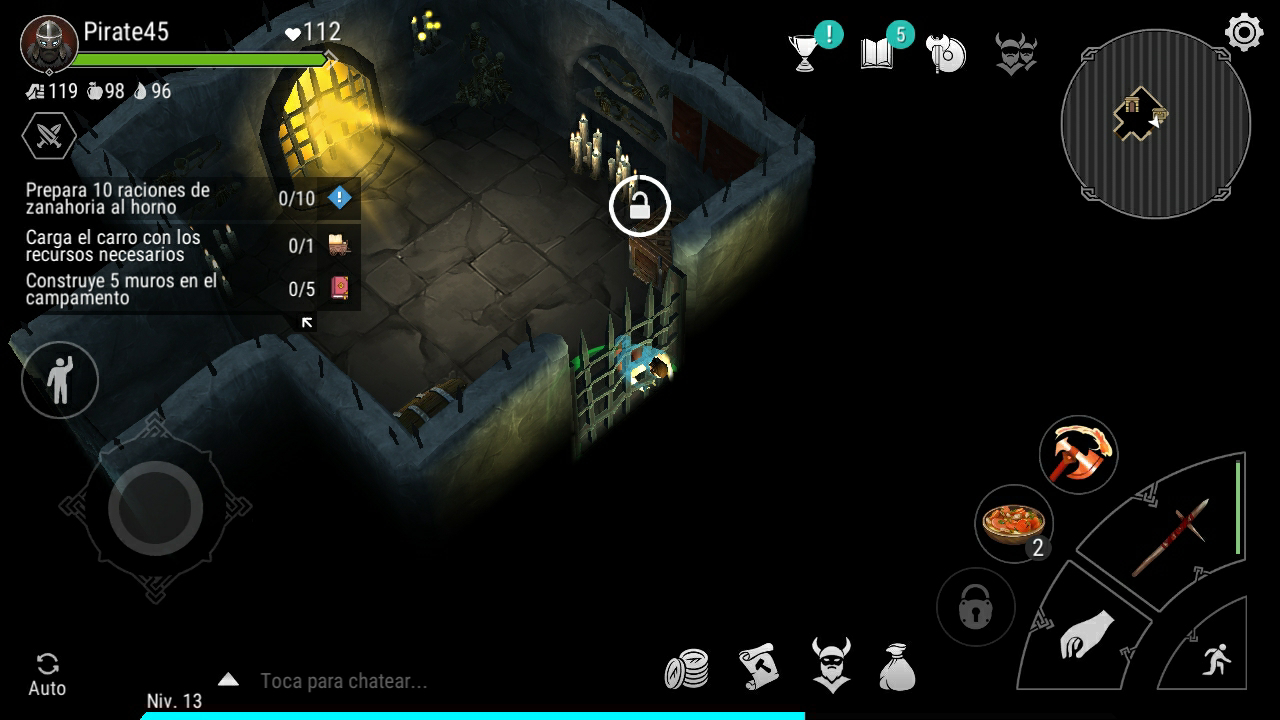Viewport: 1280px width, 720px height.
Task: Open the viking helmet character icon
Action: point(830,665)
